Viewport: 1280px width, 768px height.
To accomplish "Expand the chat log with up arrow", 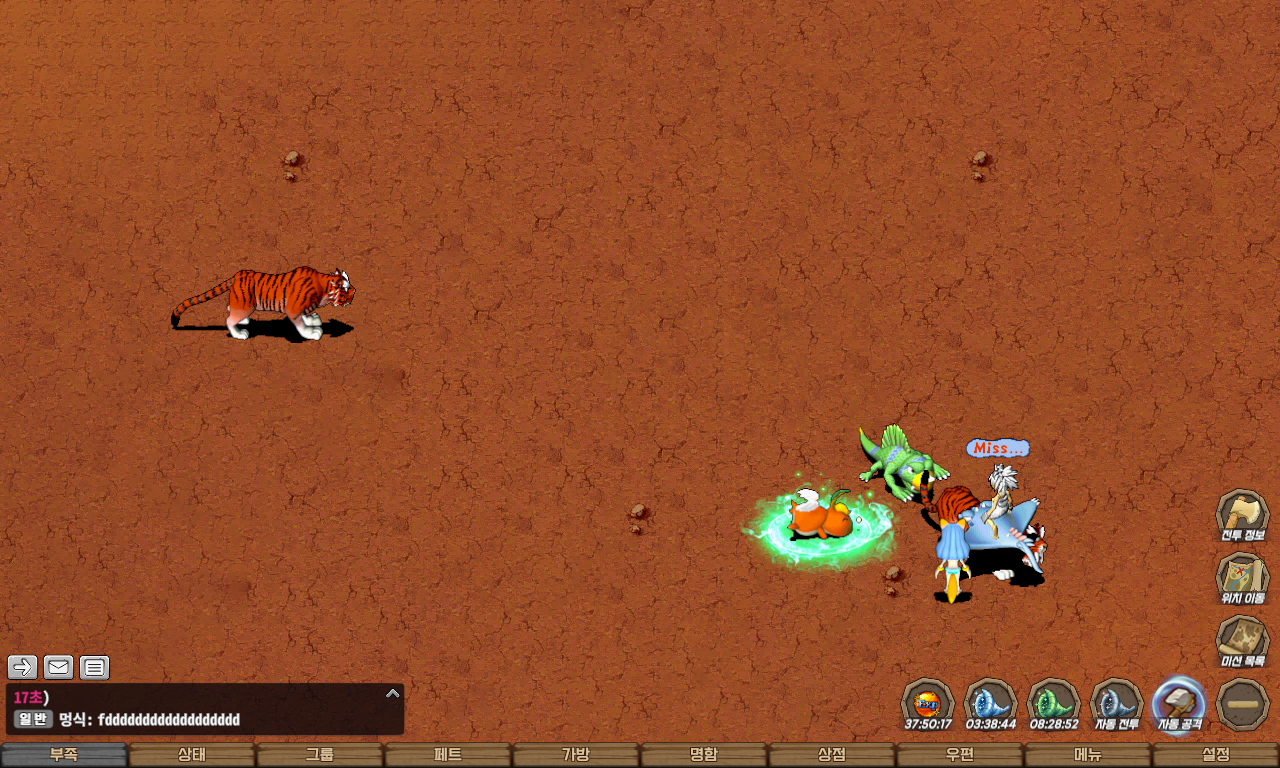I will [x=393, y=693].
